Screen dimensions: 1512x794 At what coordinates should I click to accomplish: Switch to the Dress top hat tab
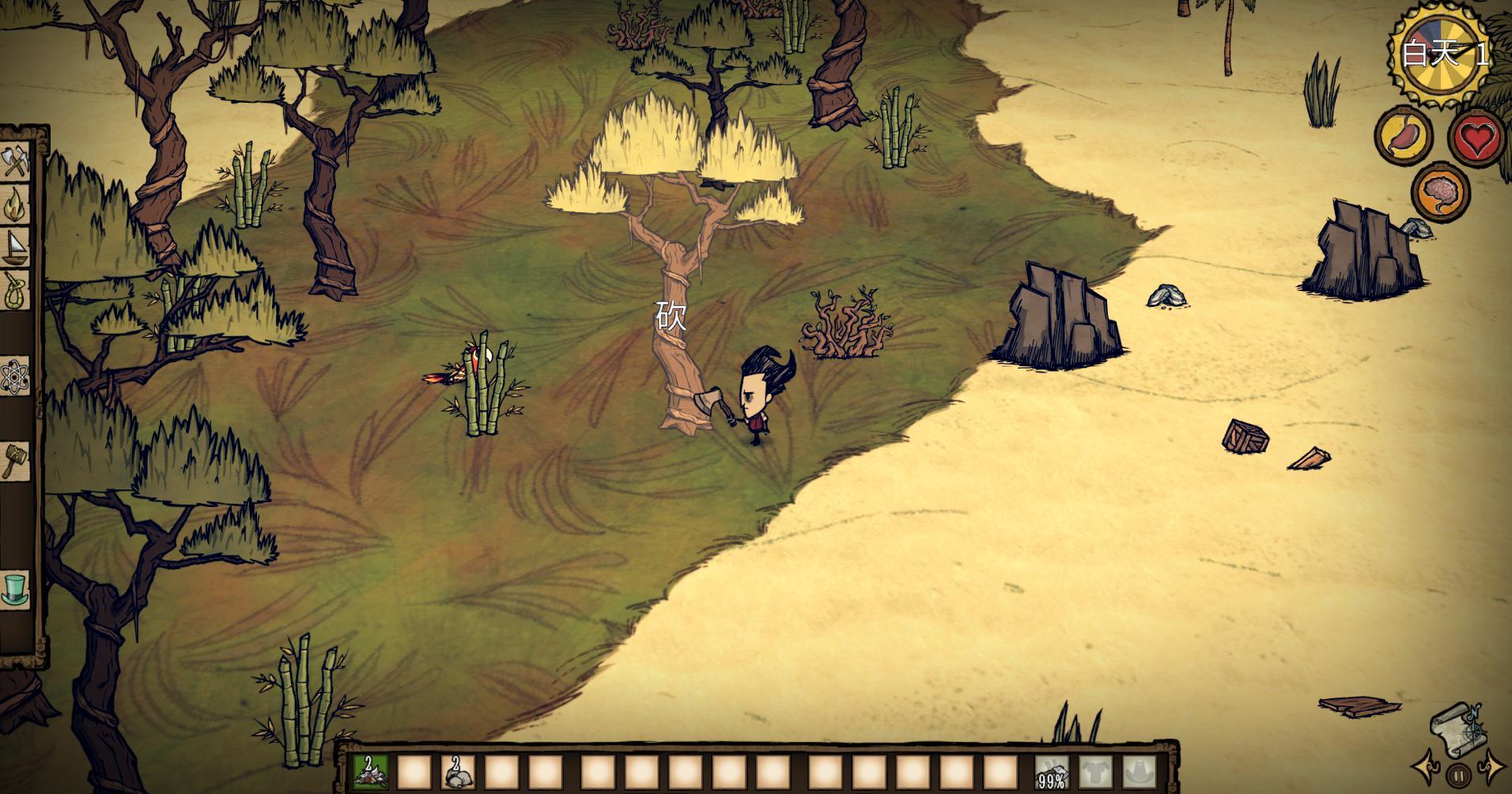(16, 588)
